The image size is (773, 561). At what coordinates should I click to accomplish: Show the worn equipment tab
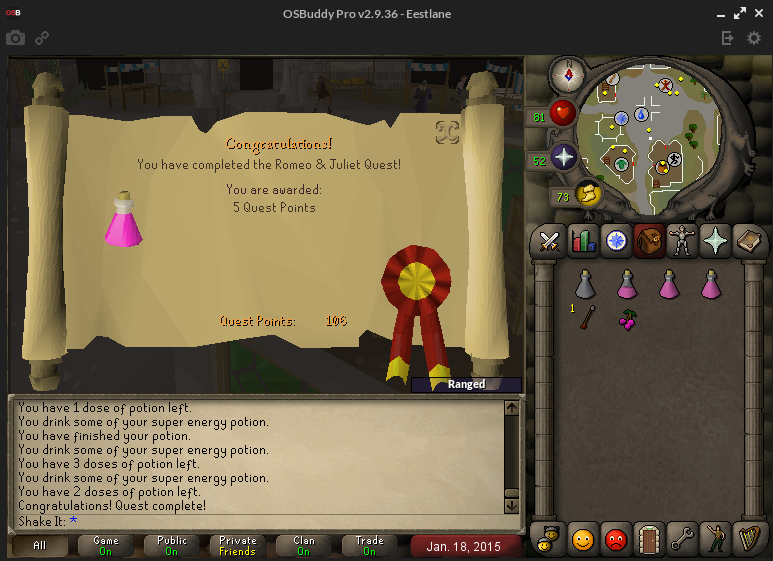tap(682, 241)
